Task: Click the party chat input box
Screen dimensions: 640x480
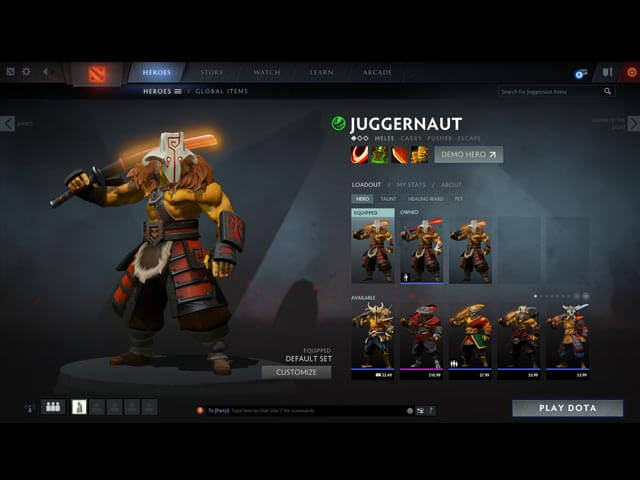Action: point(300,410)
